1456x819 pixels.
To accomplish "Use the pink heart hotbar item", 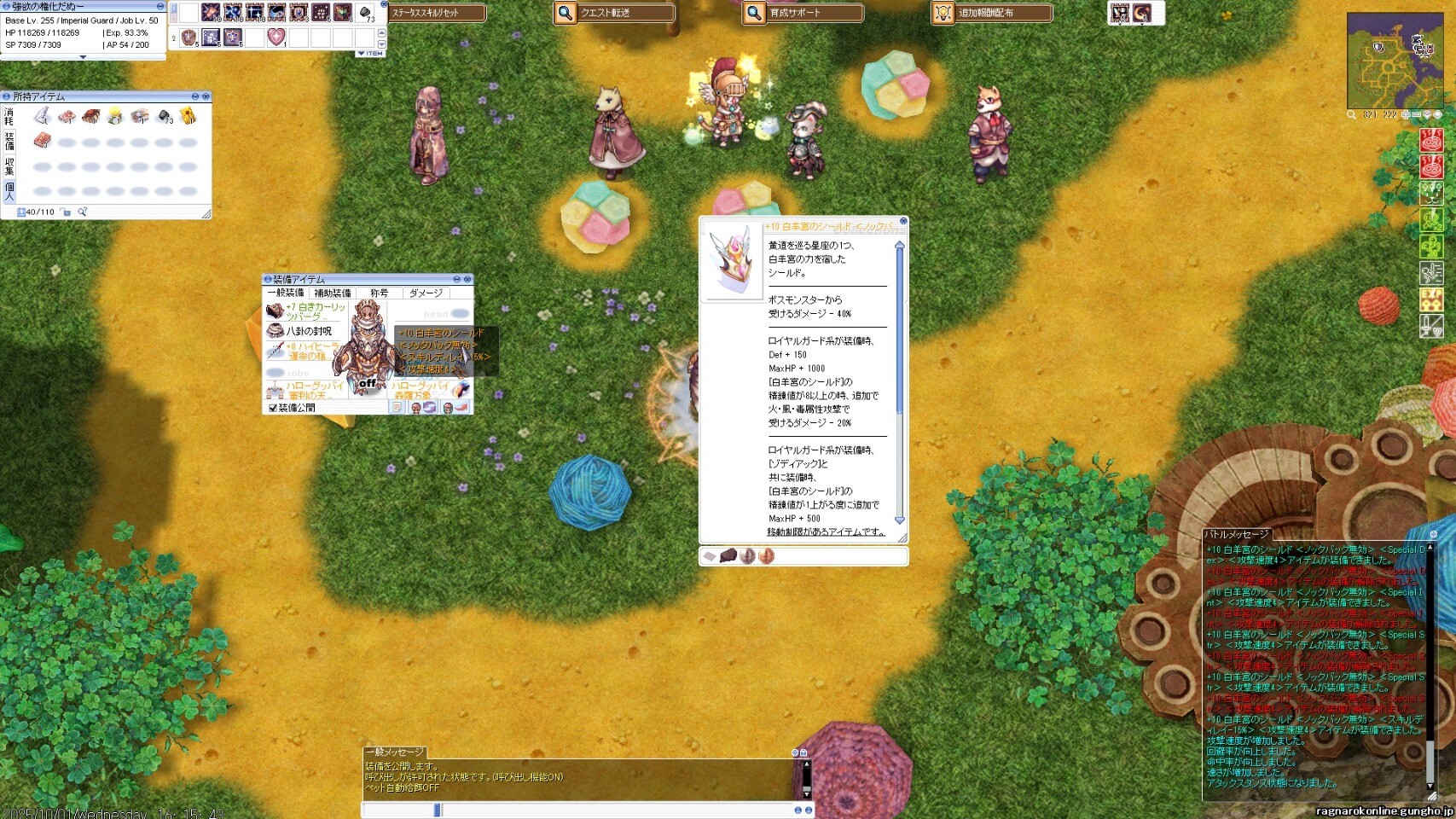I will [276, 38].
